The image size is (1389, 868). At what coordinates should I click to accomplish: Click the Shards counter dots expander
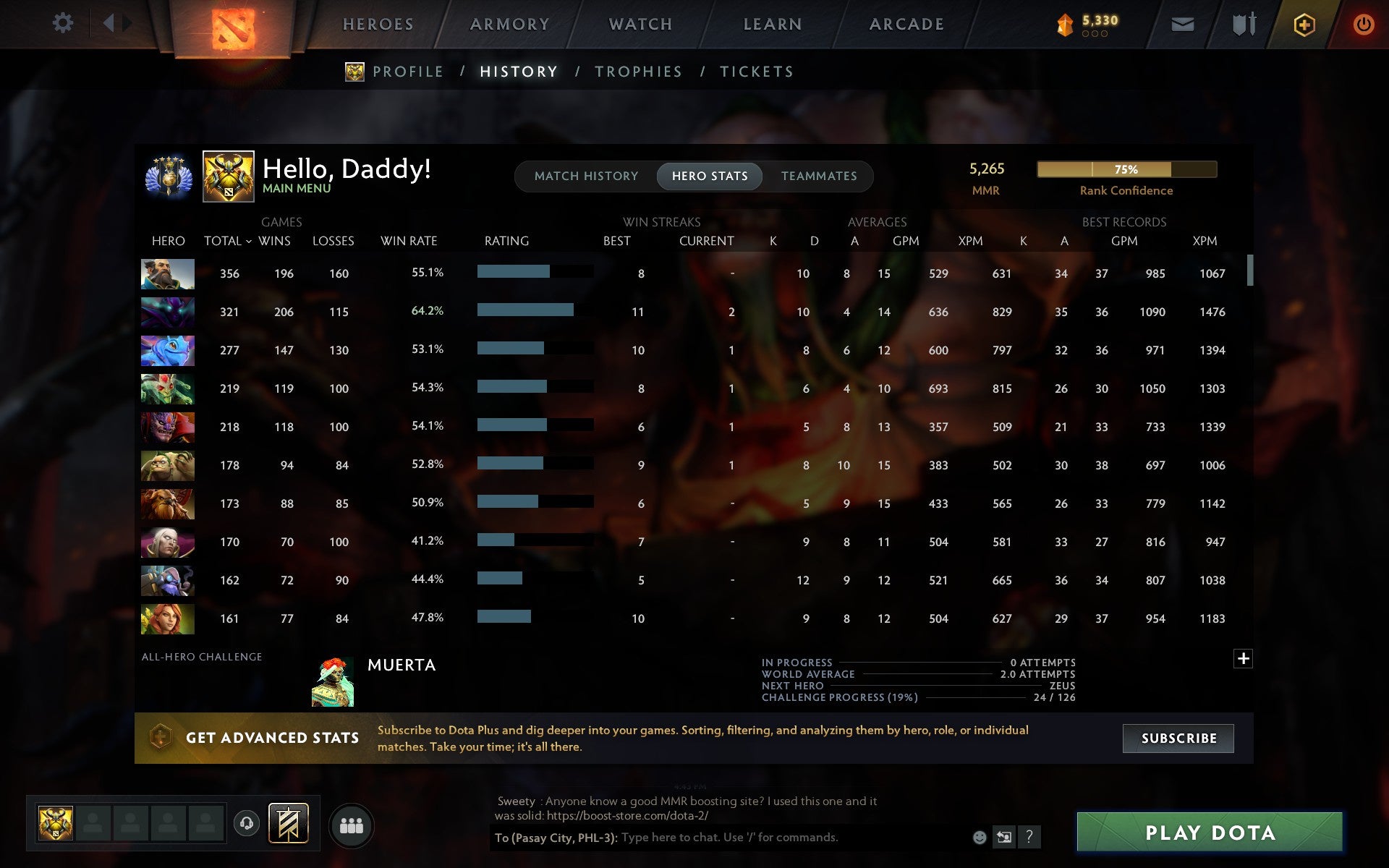[x=1094, y=33]
